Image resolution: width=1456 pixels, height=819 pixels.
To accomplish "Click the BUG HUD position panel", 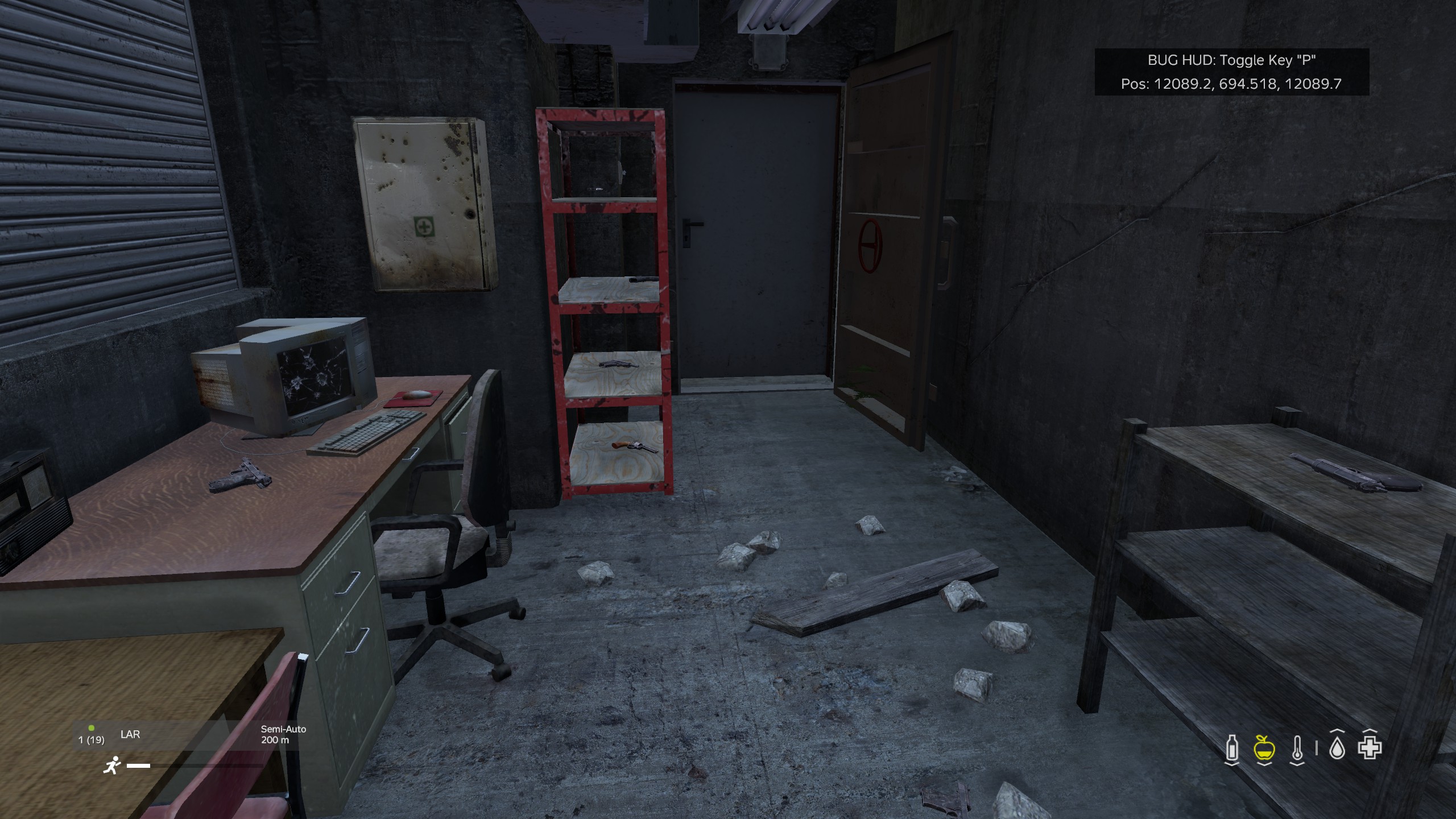I will pyautogui.click(x=1231, y=72).
